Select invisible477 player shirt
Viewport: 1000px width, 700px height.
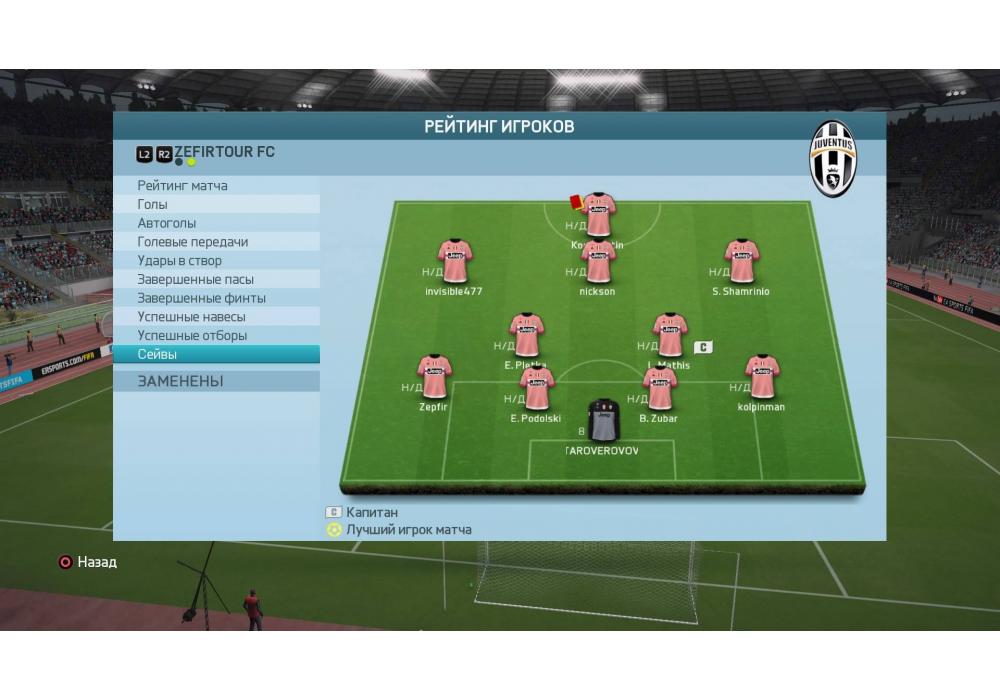pos(454,262)
